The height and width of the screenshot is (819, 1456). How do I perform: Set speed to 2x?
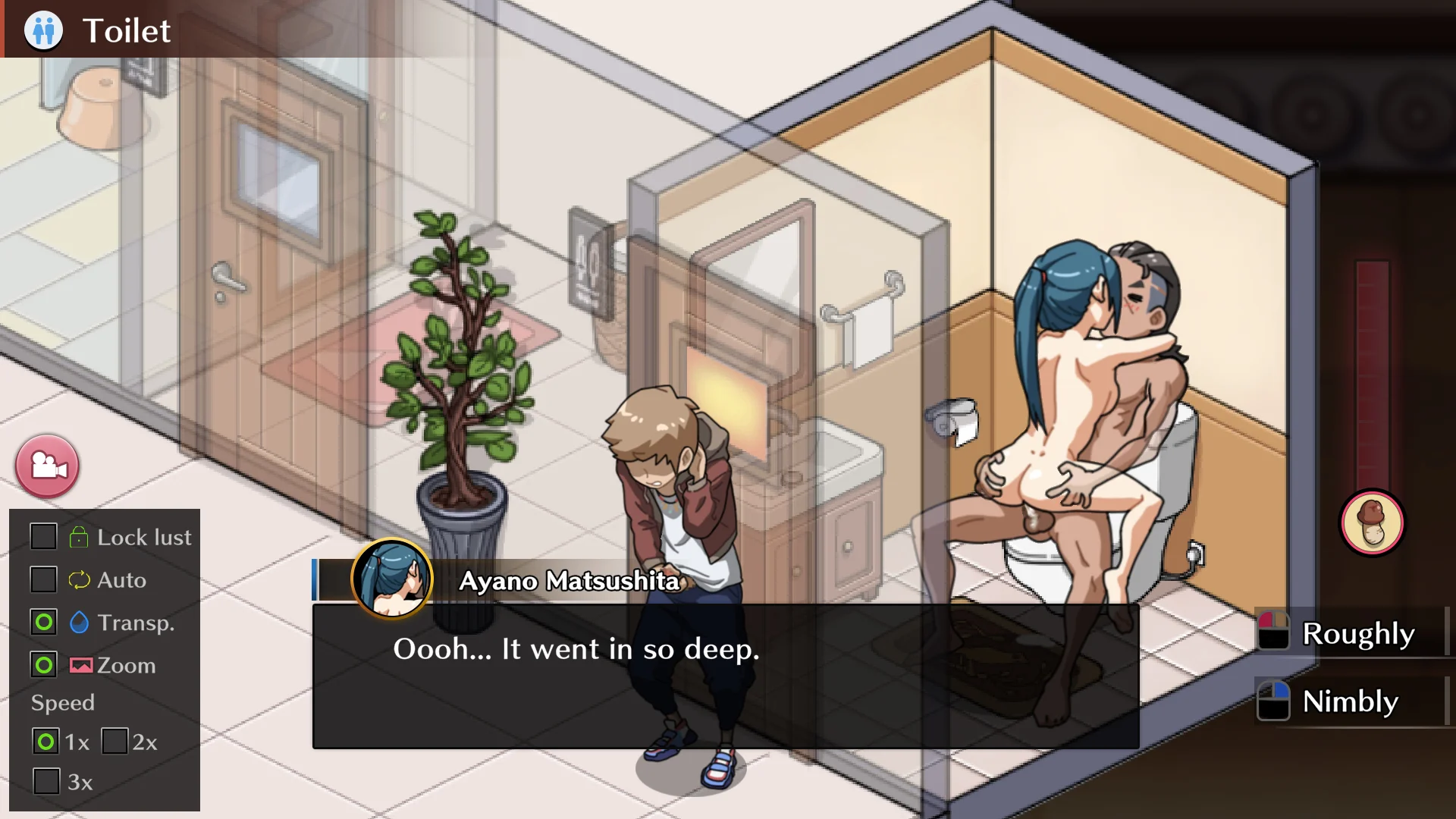tap(115, 741)
